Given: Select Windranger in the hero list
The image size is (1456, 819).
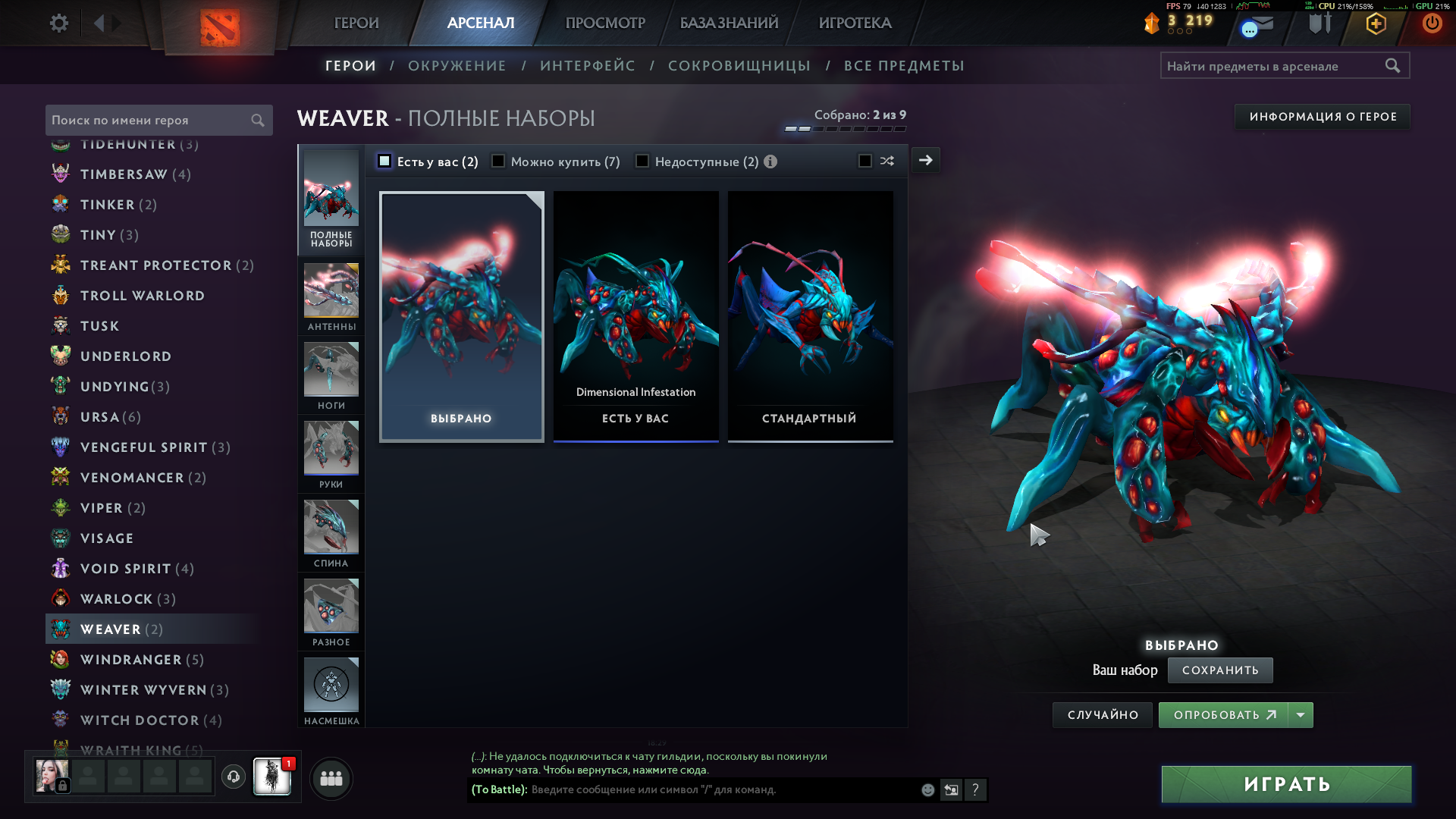Looking at the screenshot, I should click(x=131, y=660).
